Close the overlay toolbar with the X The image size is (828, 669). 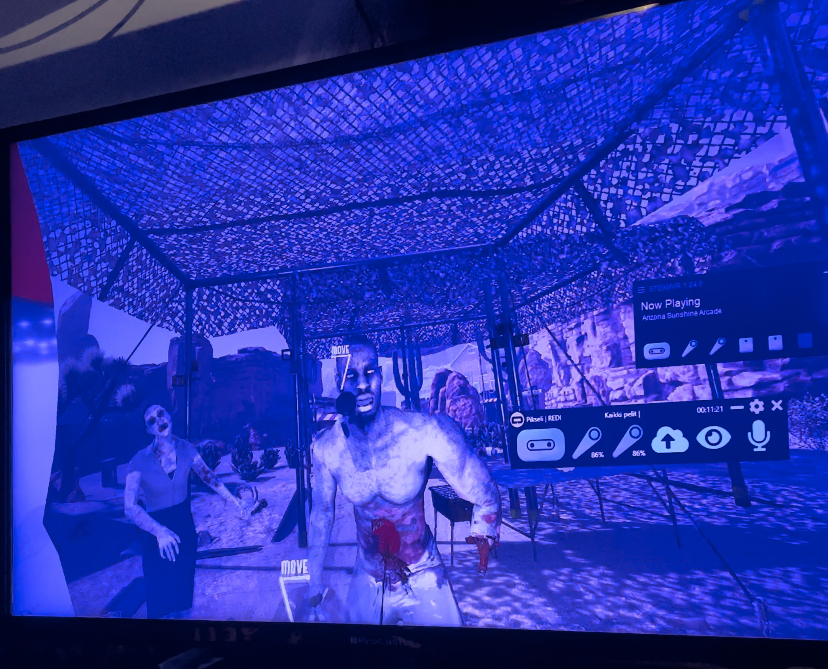click(777, 406)
